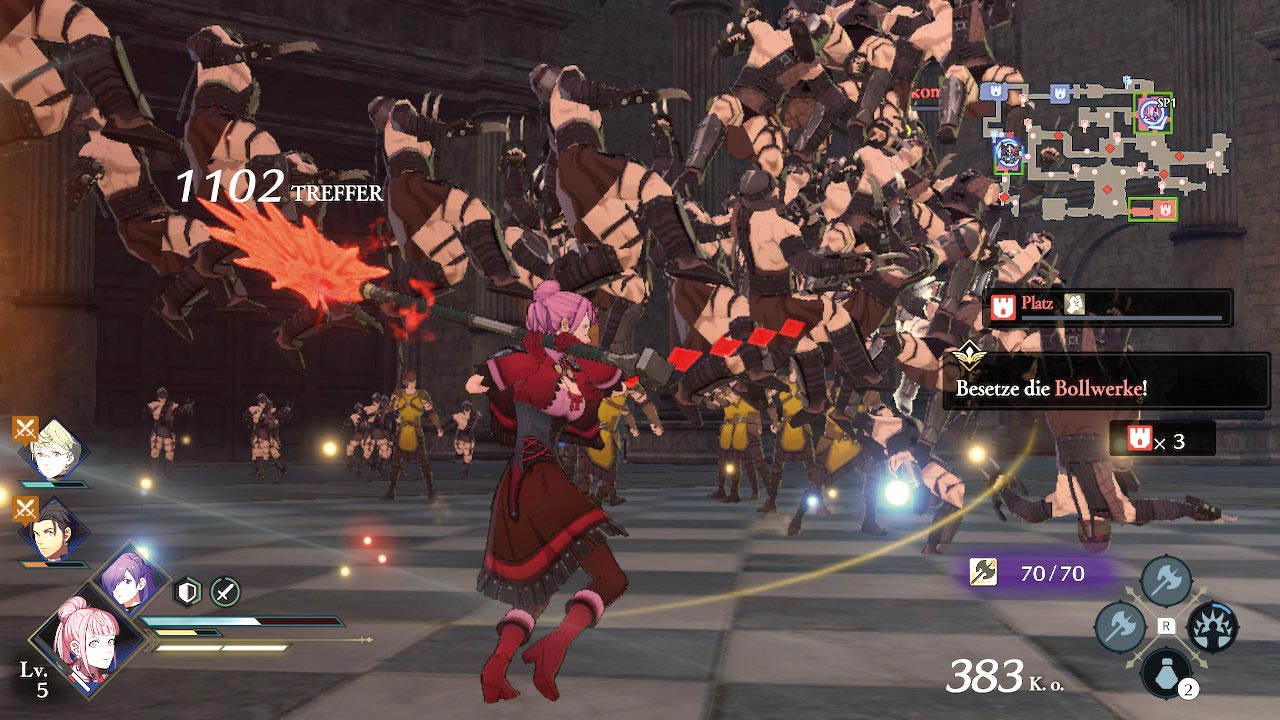The width and height of the screenshot is (1280, 720).
Task: Switch to the dark-haired ally portrait
Action: click(x=54, y=533)
